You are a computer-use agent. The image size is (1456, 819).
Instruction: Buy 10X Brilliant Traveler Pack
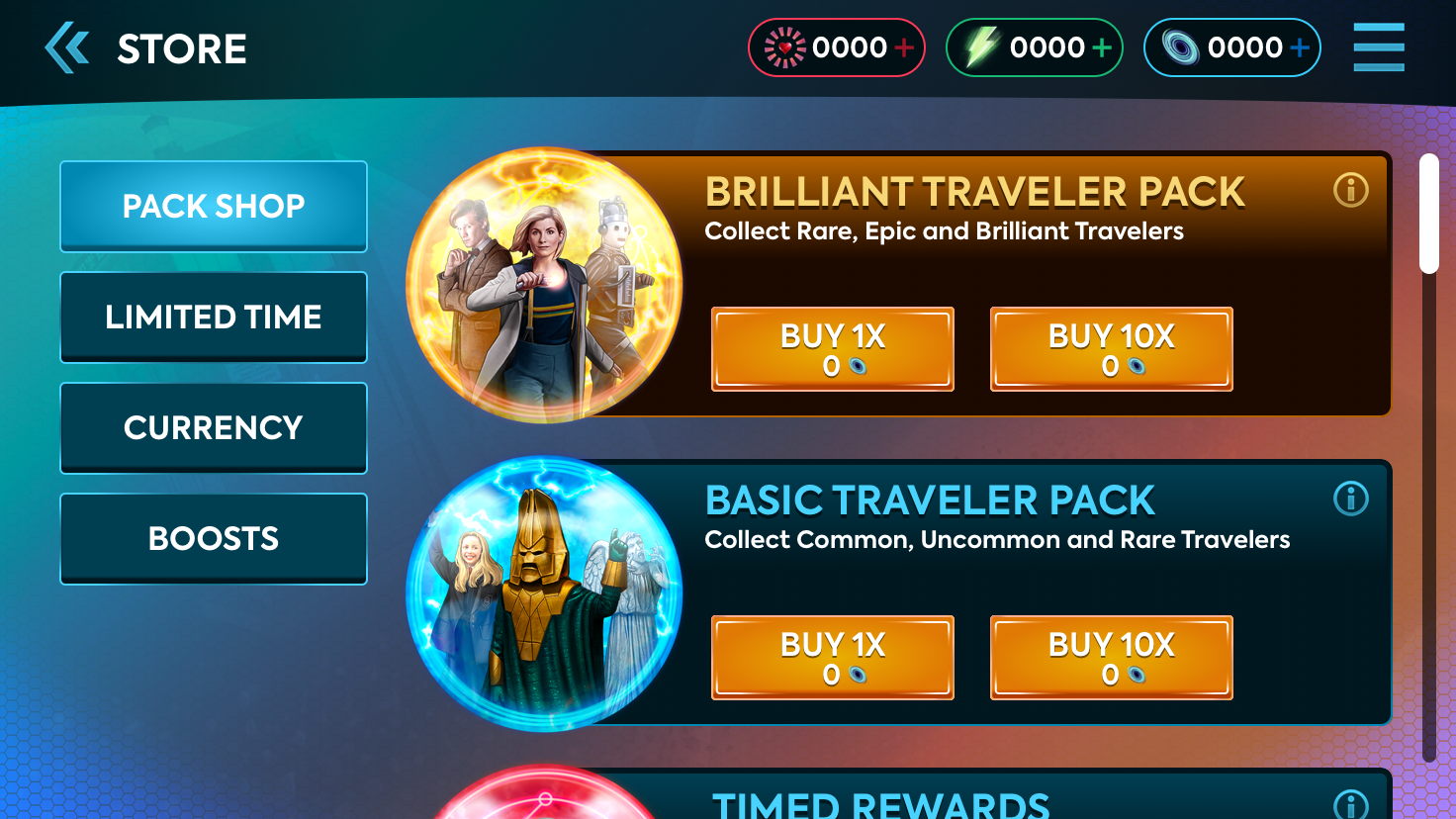[1112, 349]
